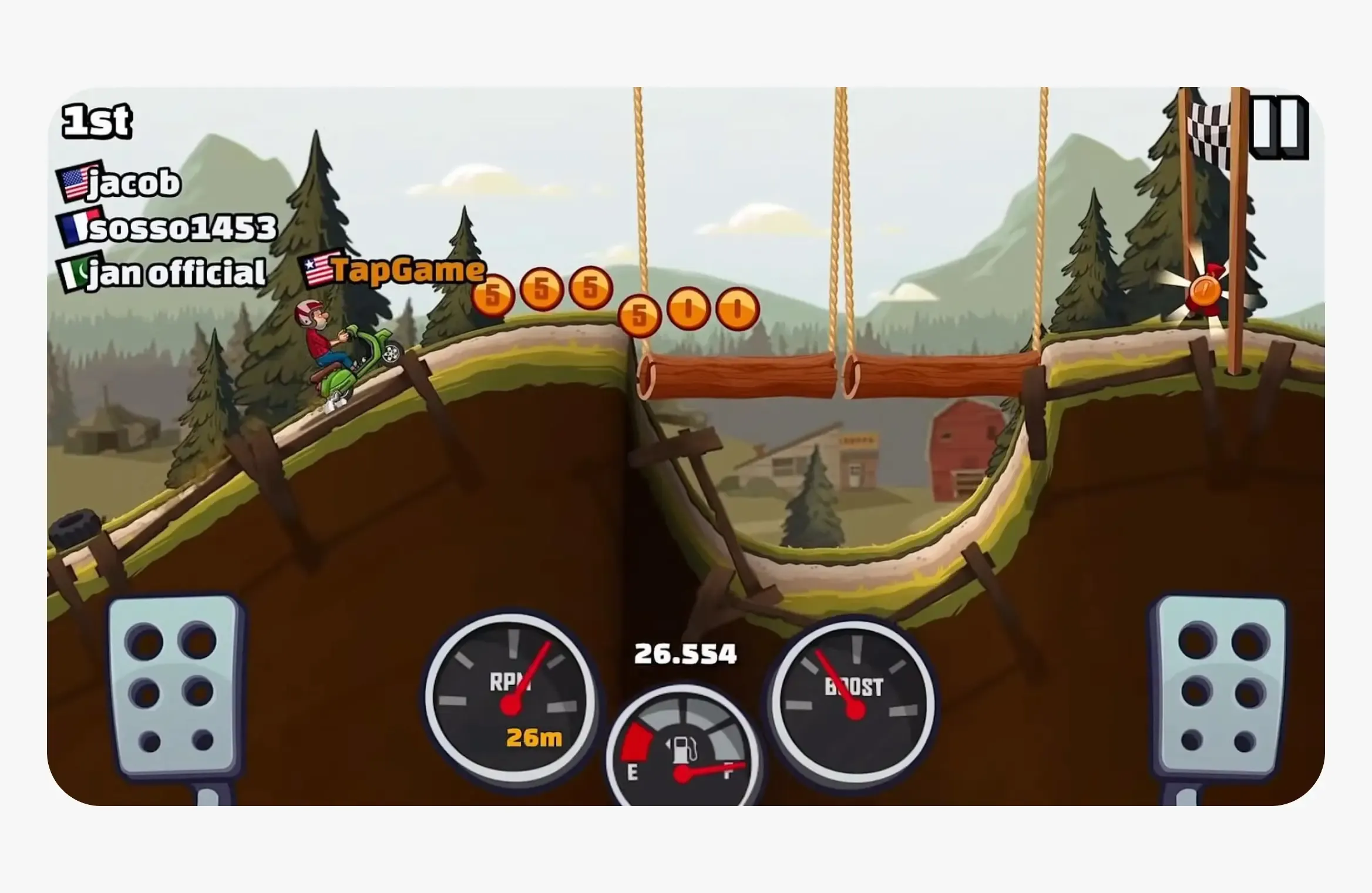Pause the game with the pause icon

coord(1277,129)
